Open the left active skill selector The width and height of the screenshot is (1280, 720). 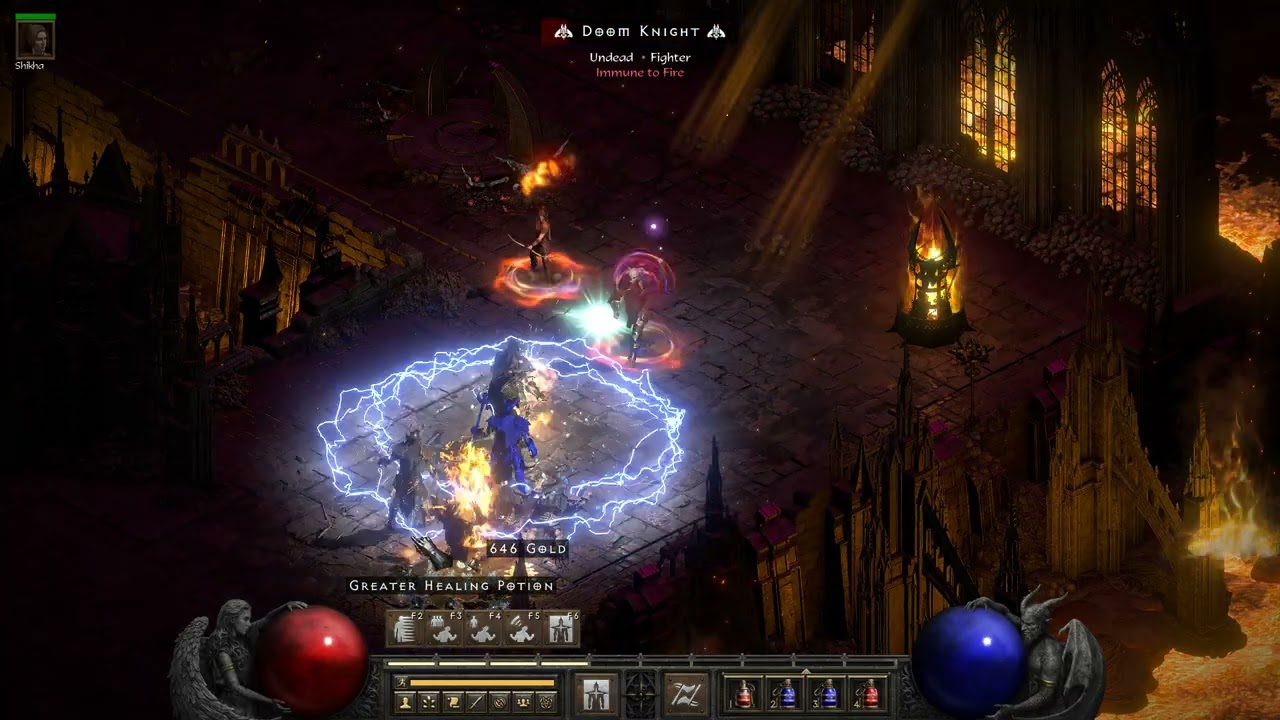pos(596,694)
